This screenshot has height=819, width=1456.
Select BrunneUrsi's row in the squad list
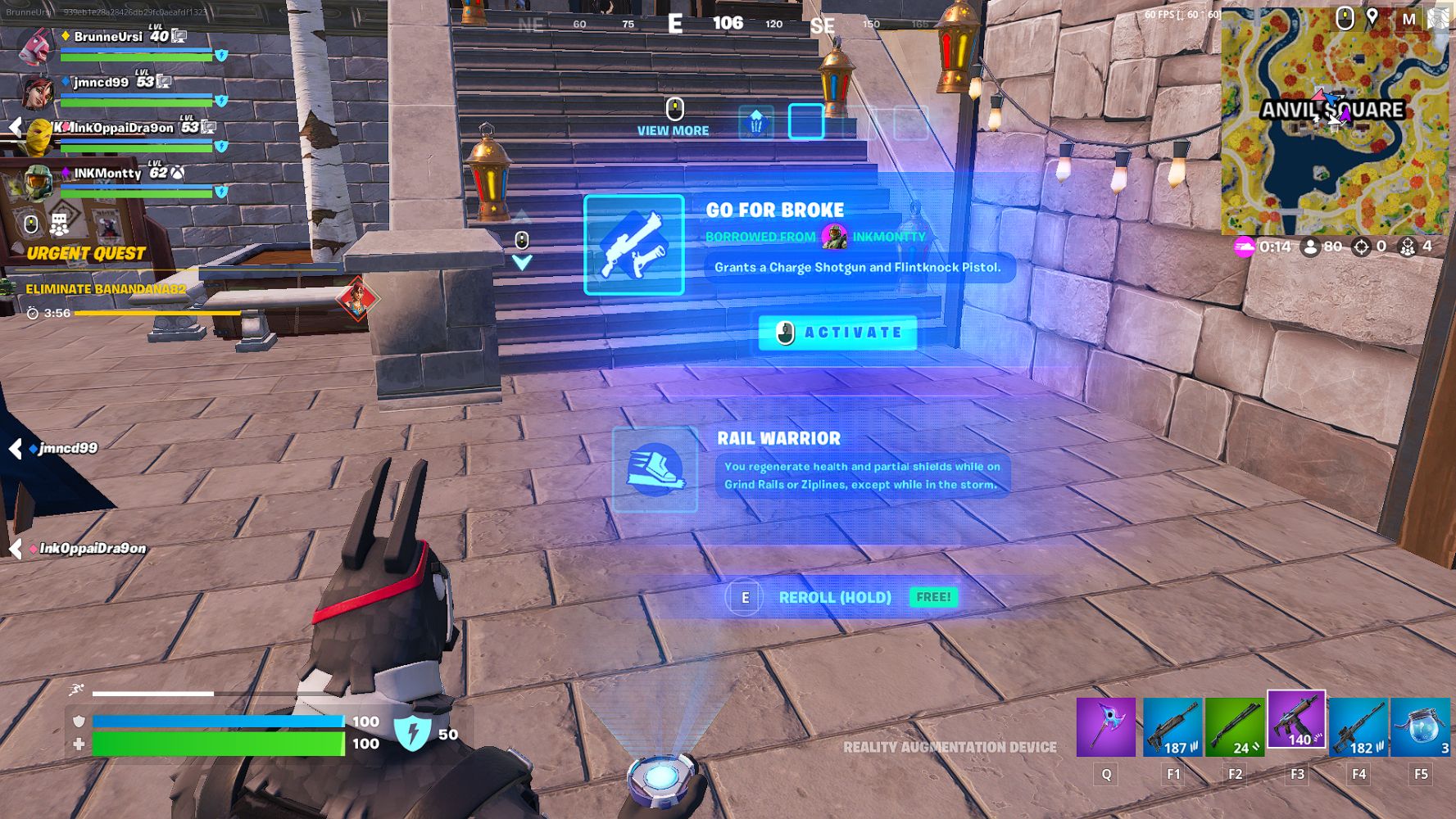pos(108,37)
